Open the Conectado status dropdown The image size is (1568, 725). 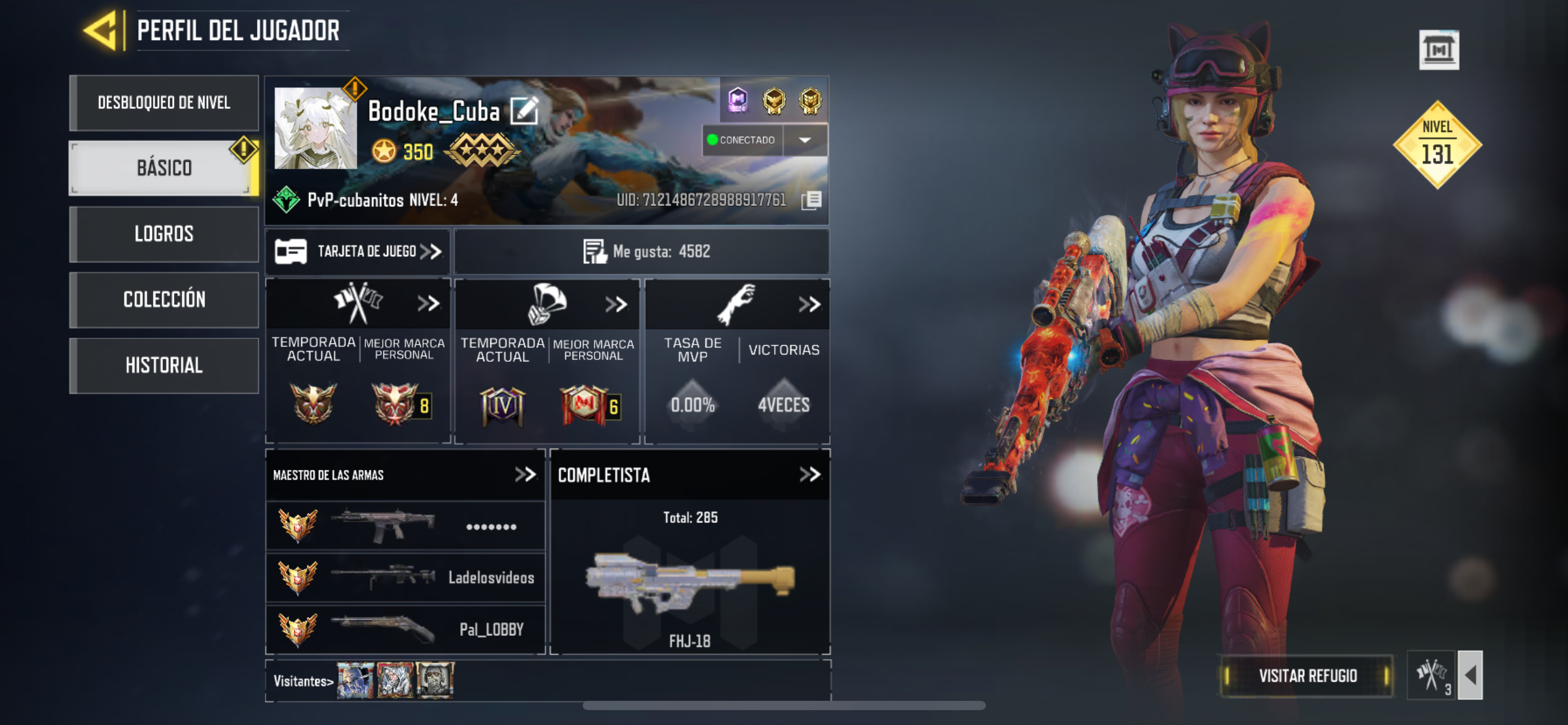coord(804,140)
